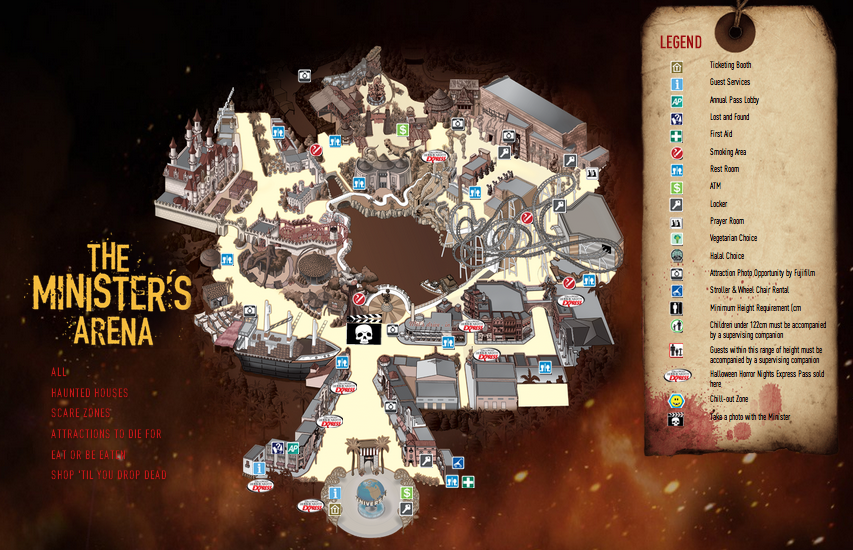The image size is (853, 550).
Task: Select the Locker entry in the legend
Action: [718, 204]
